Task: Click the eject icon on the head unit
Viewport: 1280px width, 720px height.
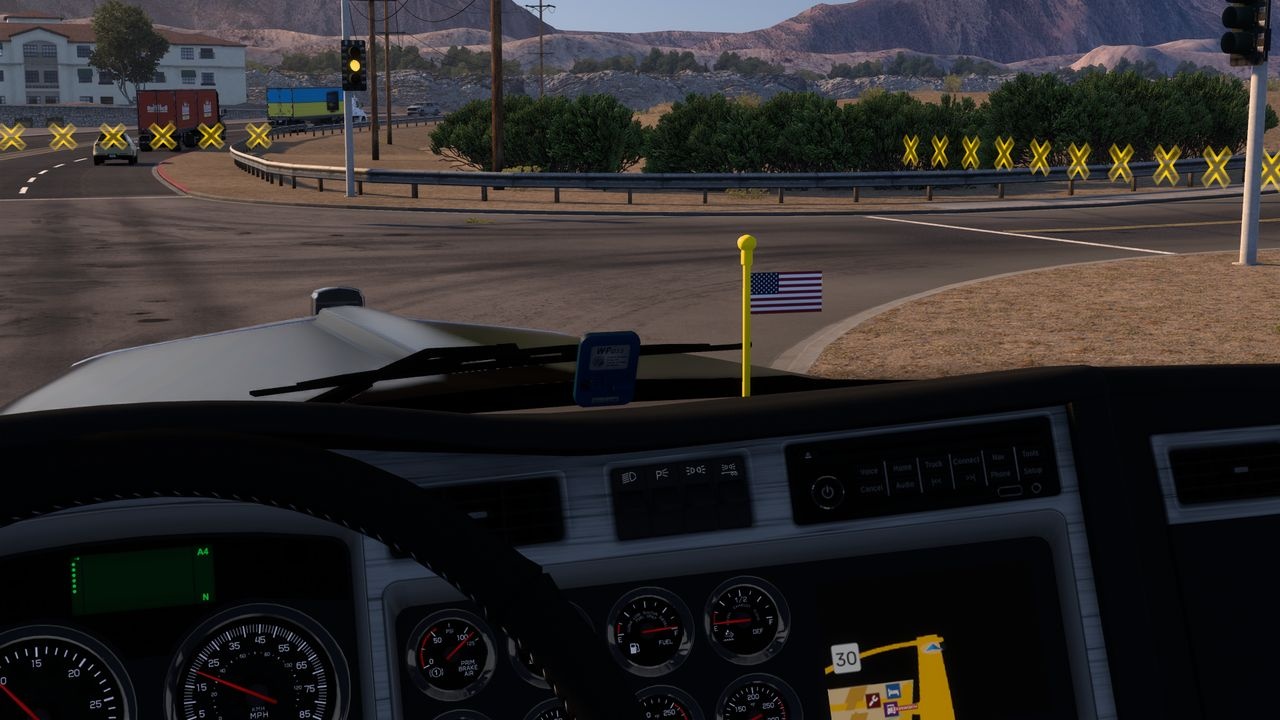Action: click(x=808, y=454)
